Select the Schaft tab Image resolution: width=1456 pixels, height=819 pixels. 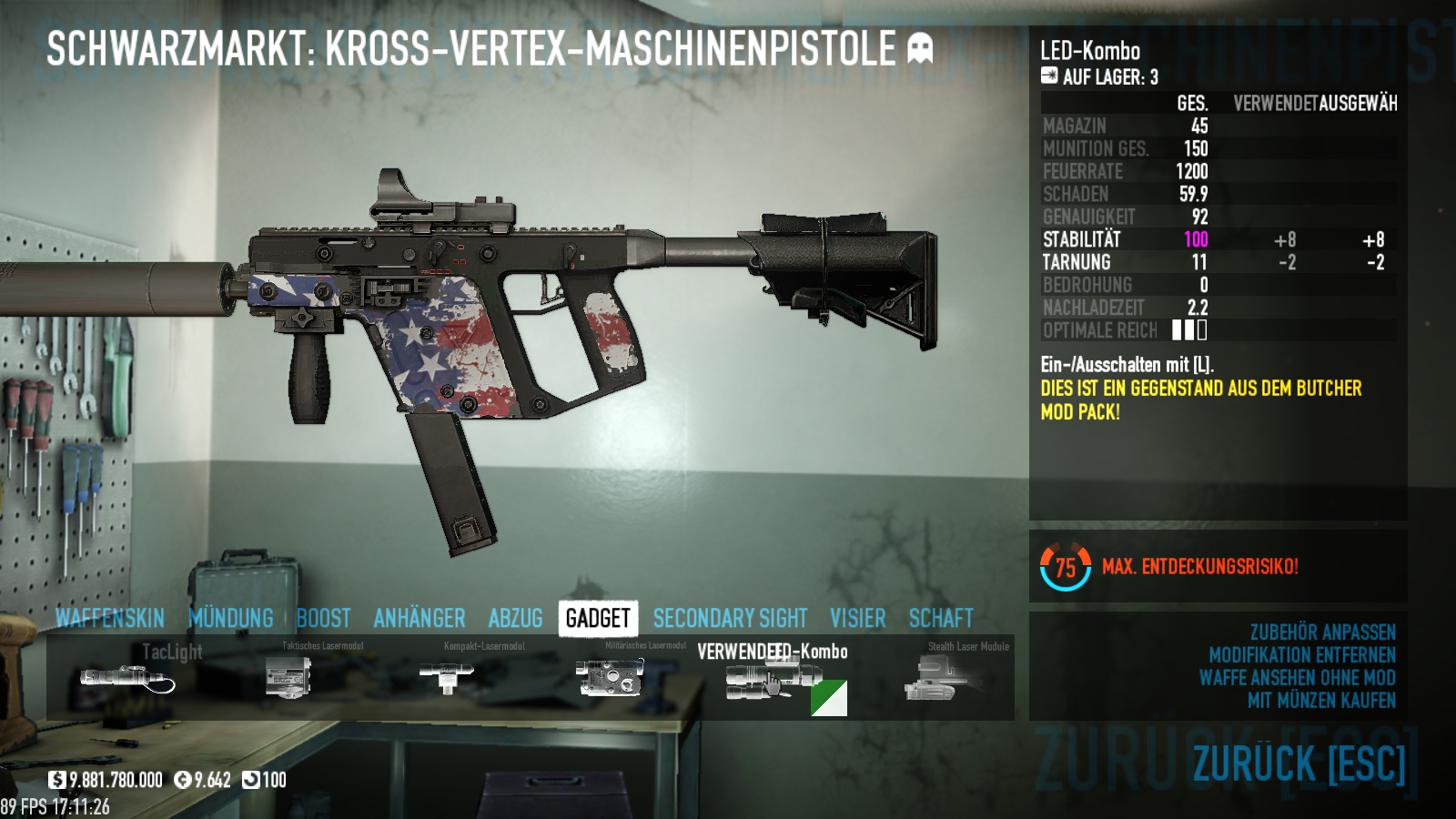[941, 619]
